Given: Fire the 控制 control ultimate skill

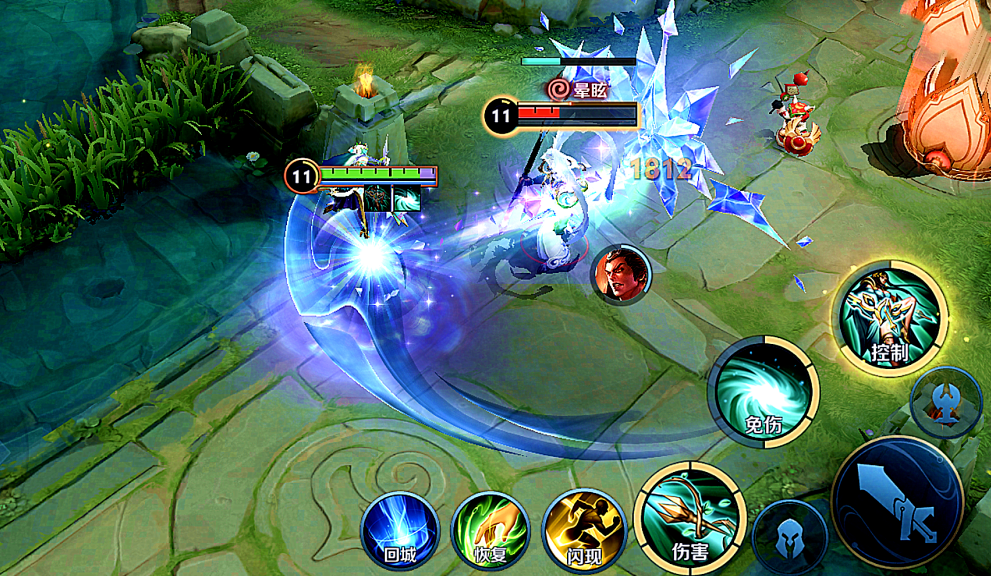Looking at the screenshot, I should click(891, 317).
